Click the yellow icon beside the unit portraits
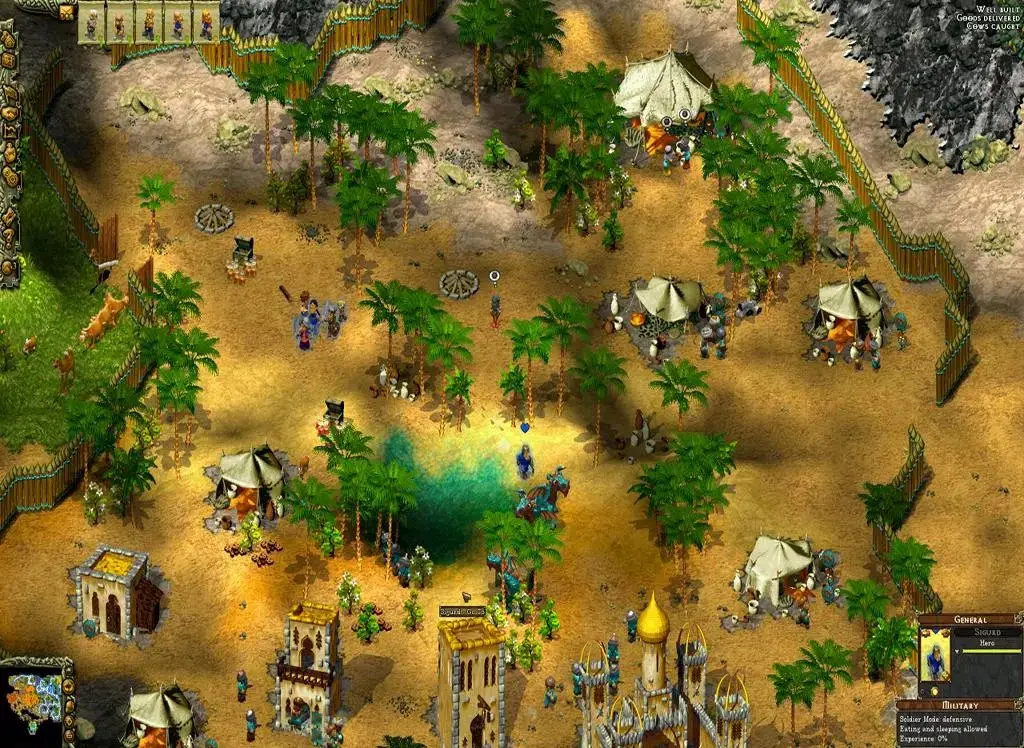Screen dimensions: 1024x748 (67, 12)
